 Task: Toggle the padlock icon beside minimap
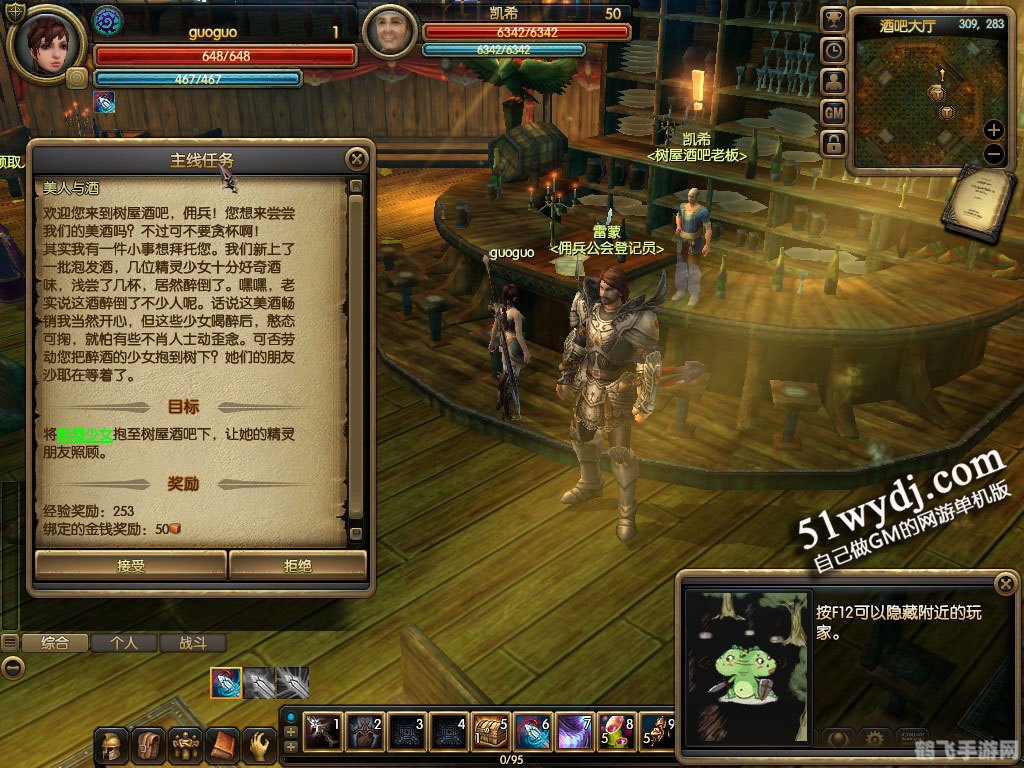pos(834,144)
